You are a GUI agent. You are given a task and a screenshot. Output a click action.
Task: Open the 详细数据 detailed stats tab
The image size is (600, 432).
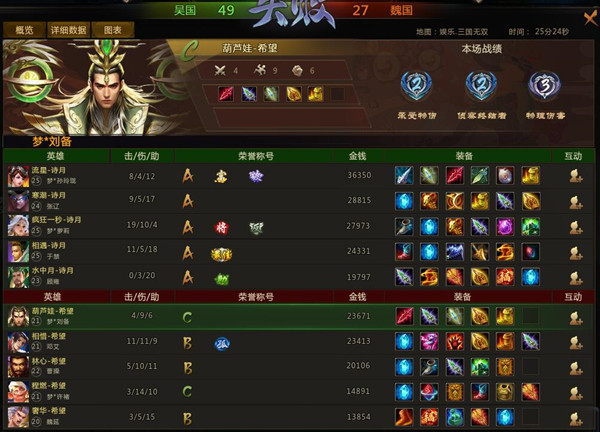pos(68,30)
